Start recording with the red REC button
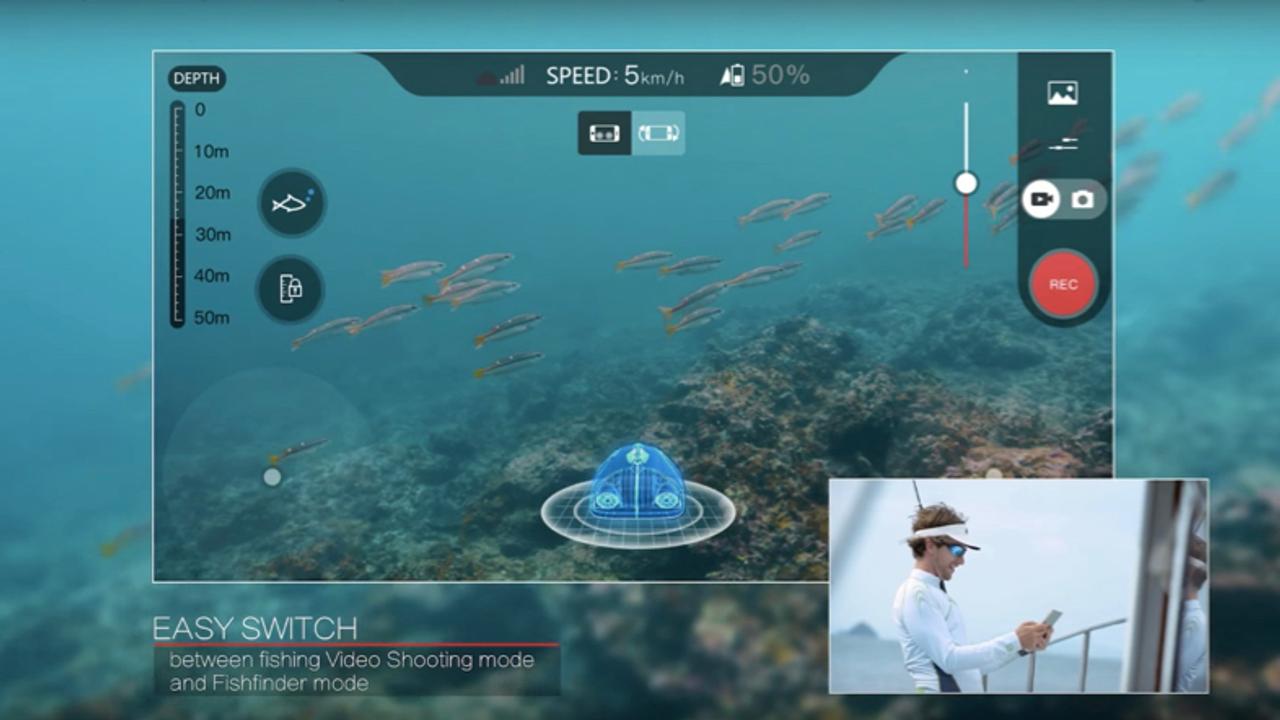This screenshot has height=720, width=1280. coord(1063,285)
